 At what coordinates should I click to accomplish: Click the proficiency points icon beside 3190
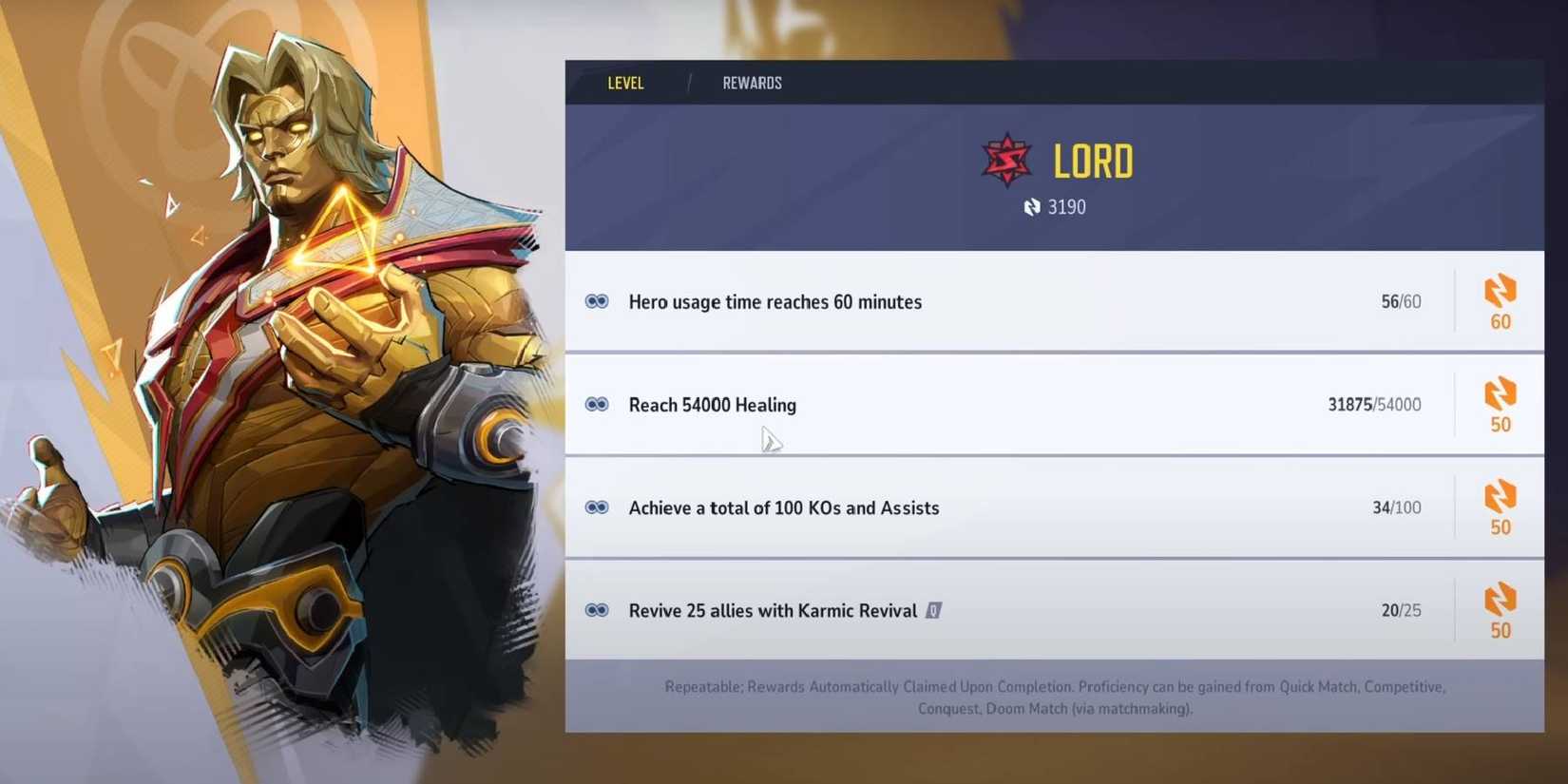tap(1033, 206)
